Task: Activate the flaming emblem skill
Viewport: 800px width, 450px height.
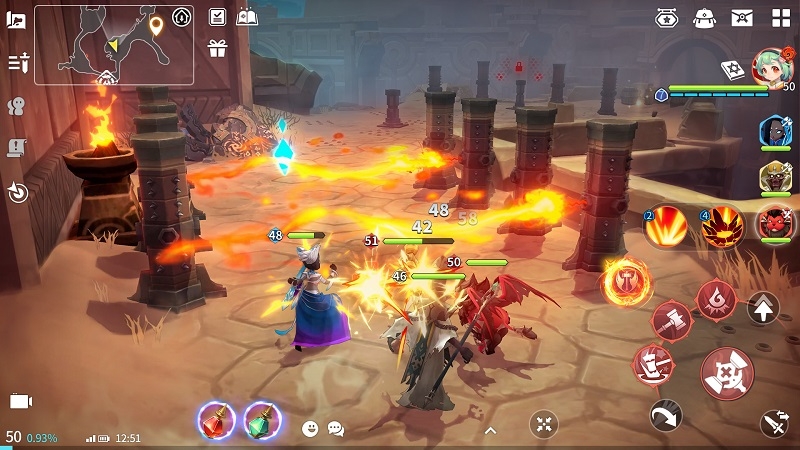Action: coord(627,282)
